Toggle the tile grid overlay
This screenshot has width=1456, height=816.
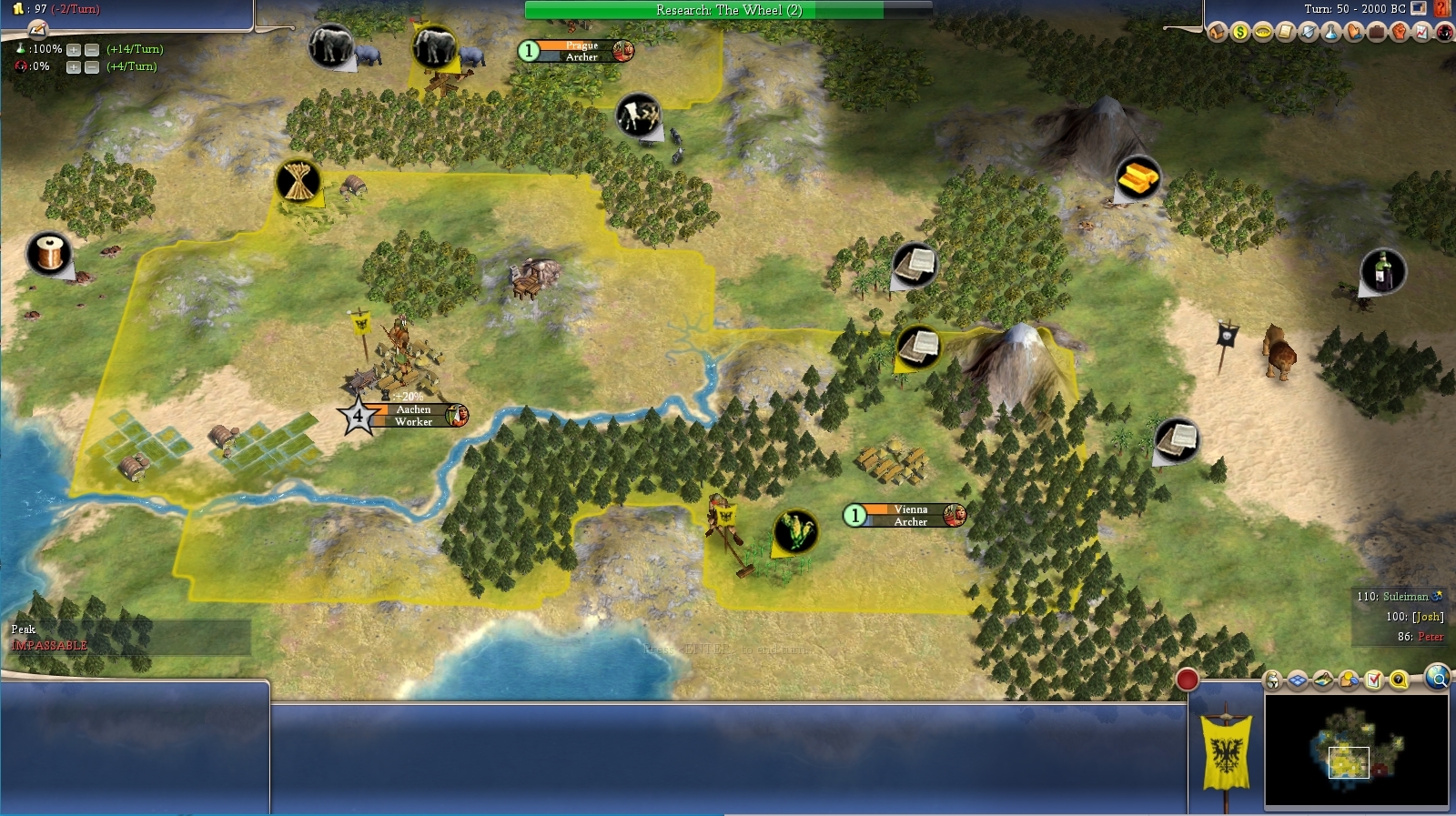pyautogui.click(x=1297, y=680)
